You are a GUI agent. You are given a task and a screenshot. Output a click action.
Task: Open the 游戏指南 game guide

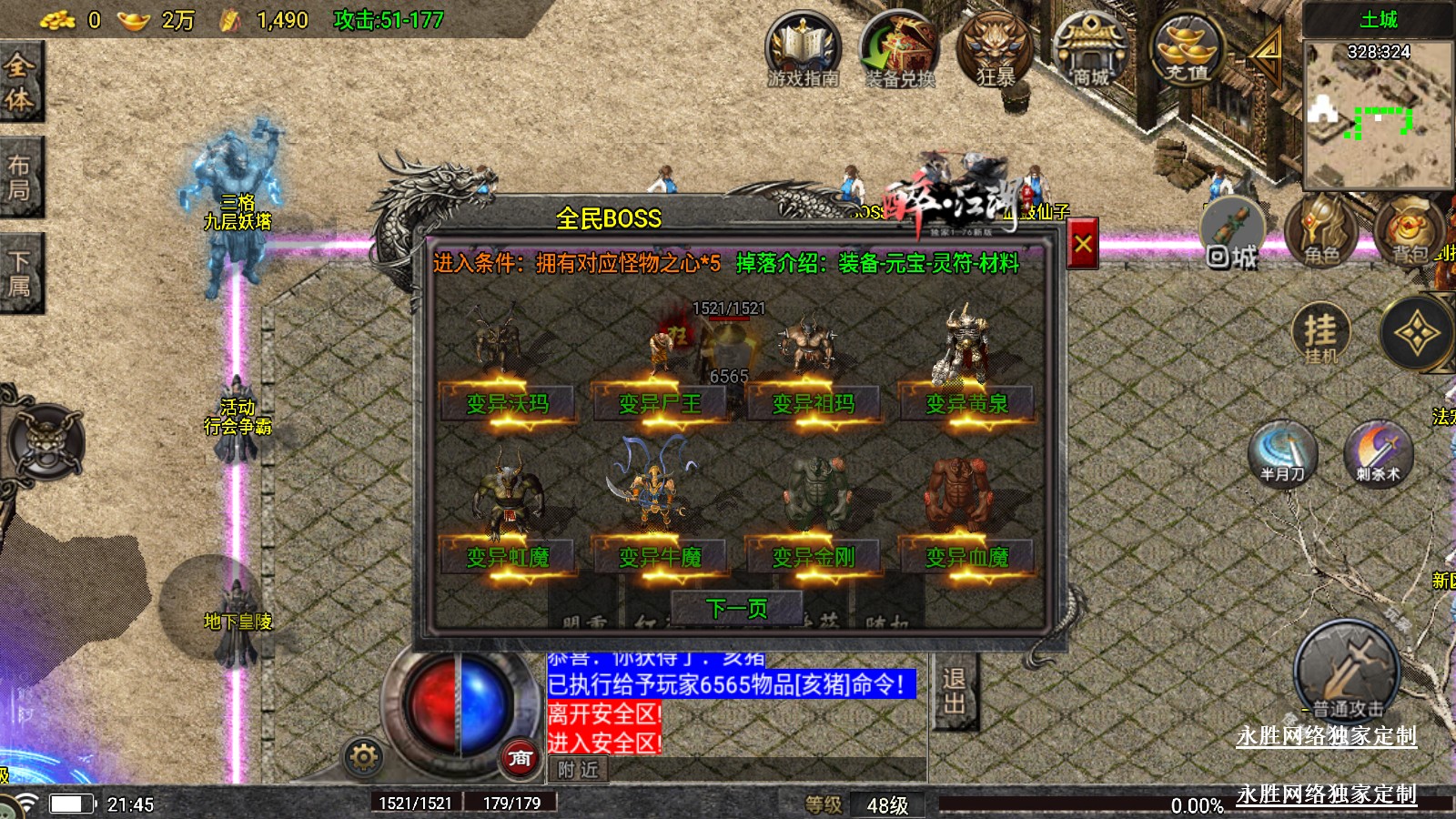[x=803, y=52]
